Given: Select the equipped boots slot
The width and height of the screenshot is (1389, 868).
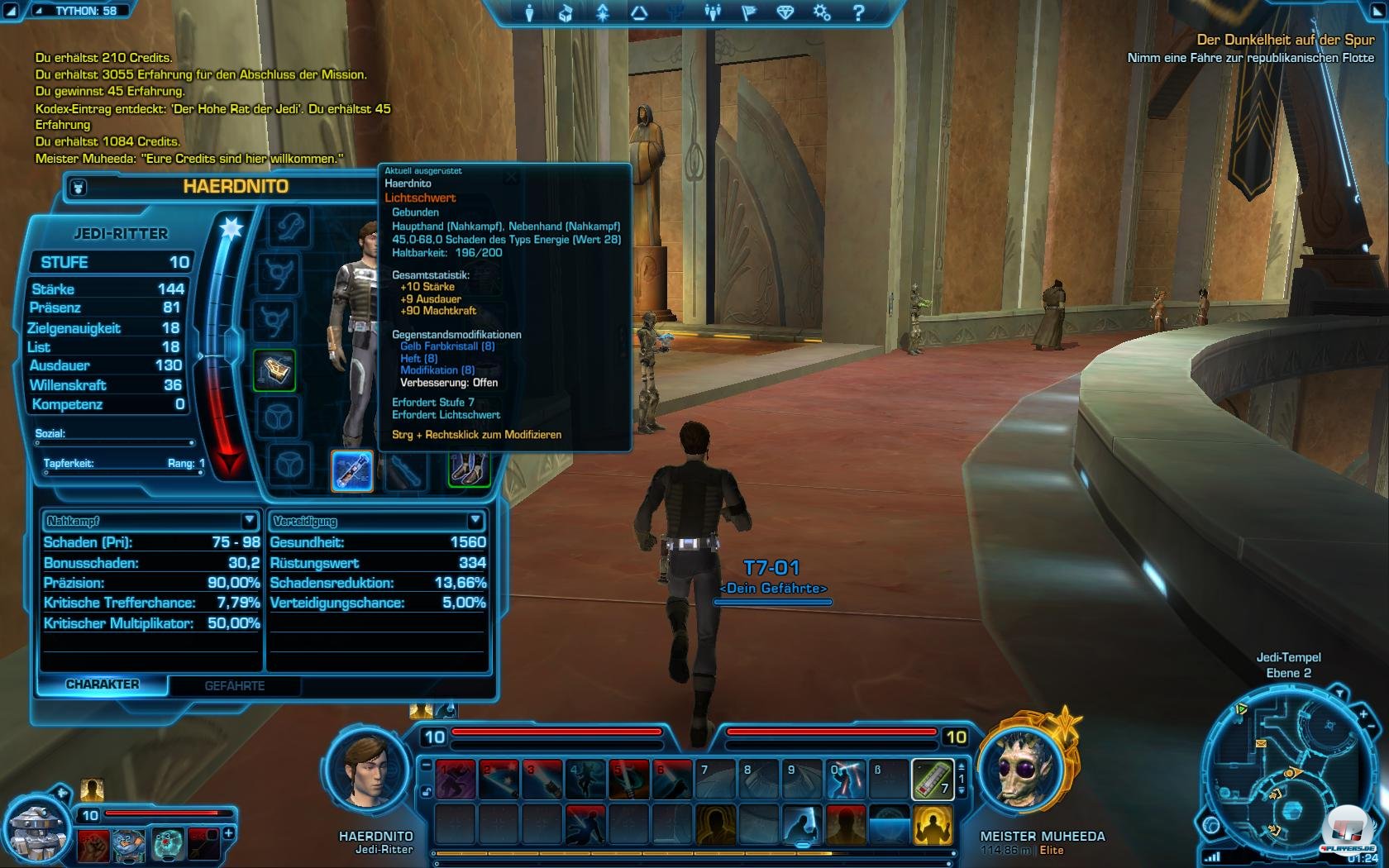Looking at the screenshot, I should 468,470.
